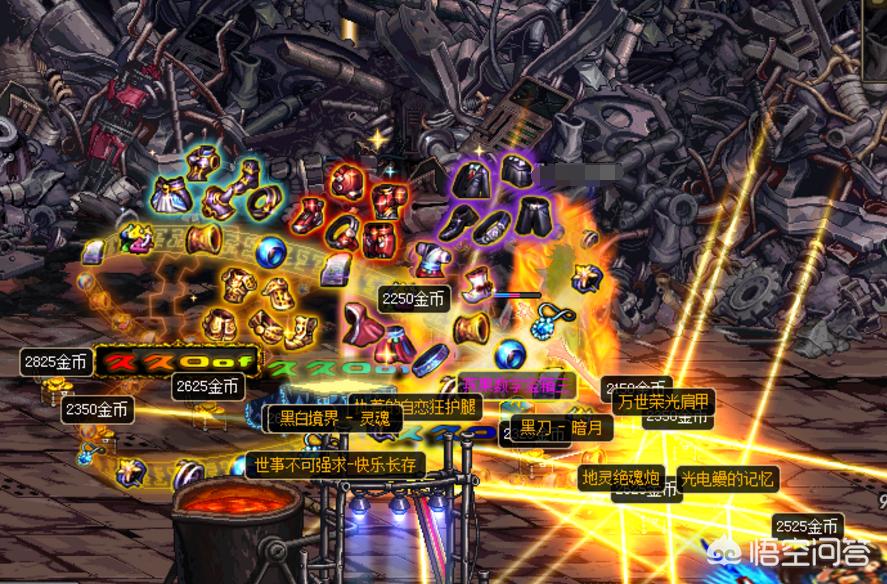The width and height of the screenshot is (887, 584).
Task: Select the 黑白境界 - 灵魂 item label
Action: [x=321, y=418]
